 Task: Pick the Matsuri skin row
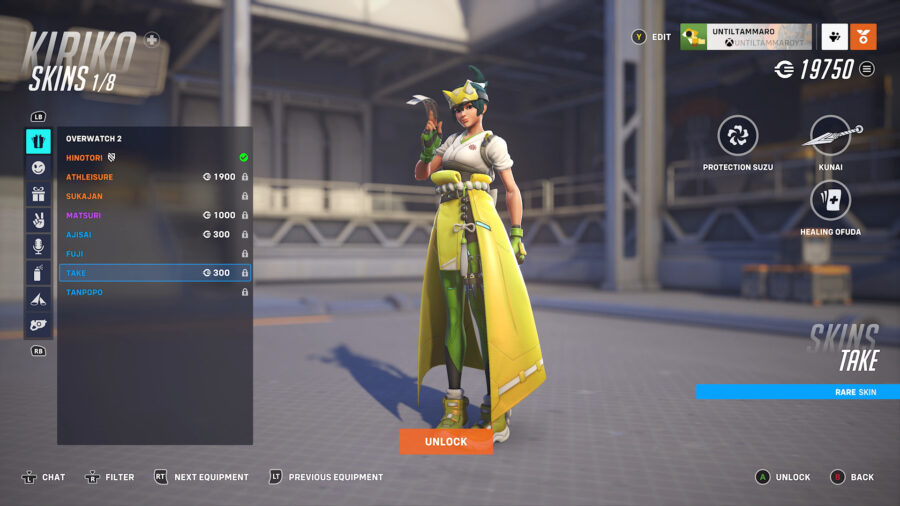coord(150,215)
